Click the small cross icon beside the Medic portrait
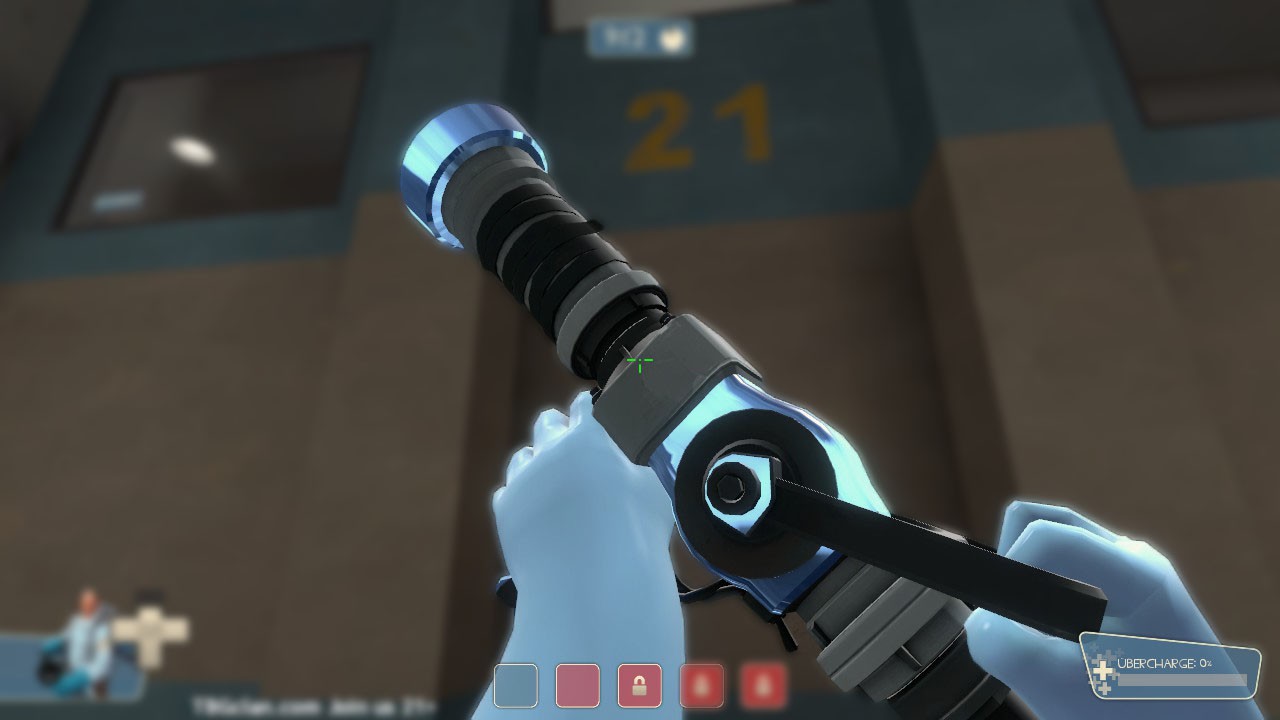1280x720 pixels. (x=150, y=628)
